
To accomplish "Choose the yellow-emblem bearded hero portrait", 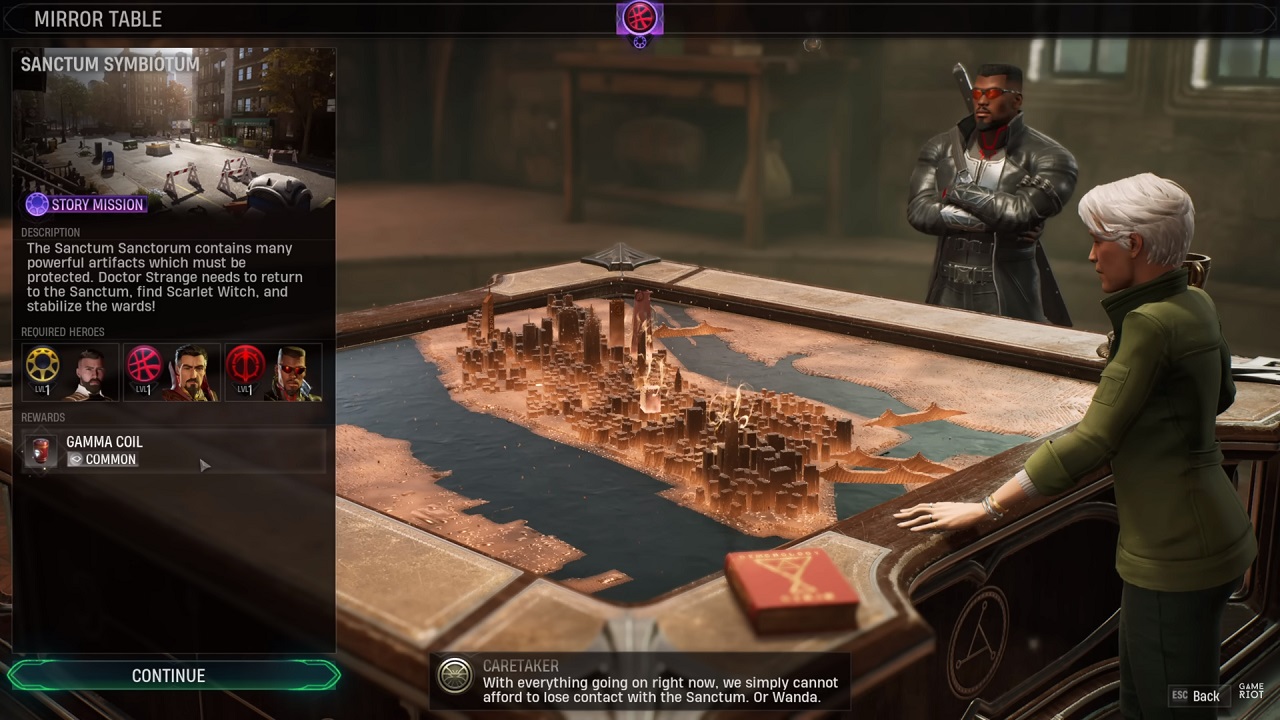I will pos(70,372).
